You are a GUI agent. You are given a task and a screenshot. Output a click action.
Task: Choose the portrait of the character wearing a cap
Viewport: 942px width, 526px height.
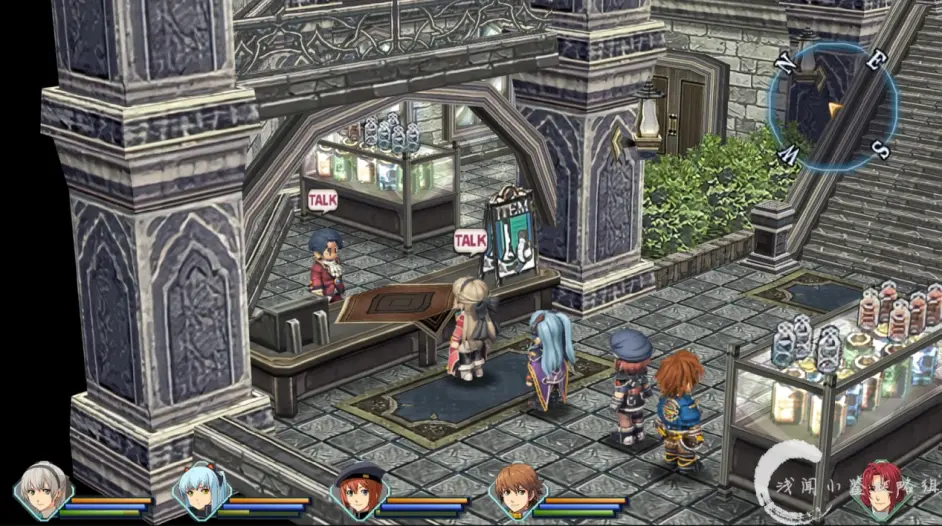(x=357, y=490)
